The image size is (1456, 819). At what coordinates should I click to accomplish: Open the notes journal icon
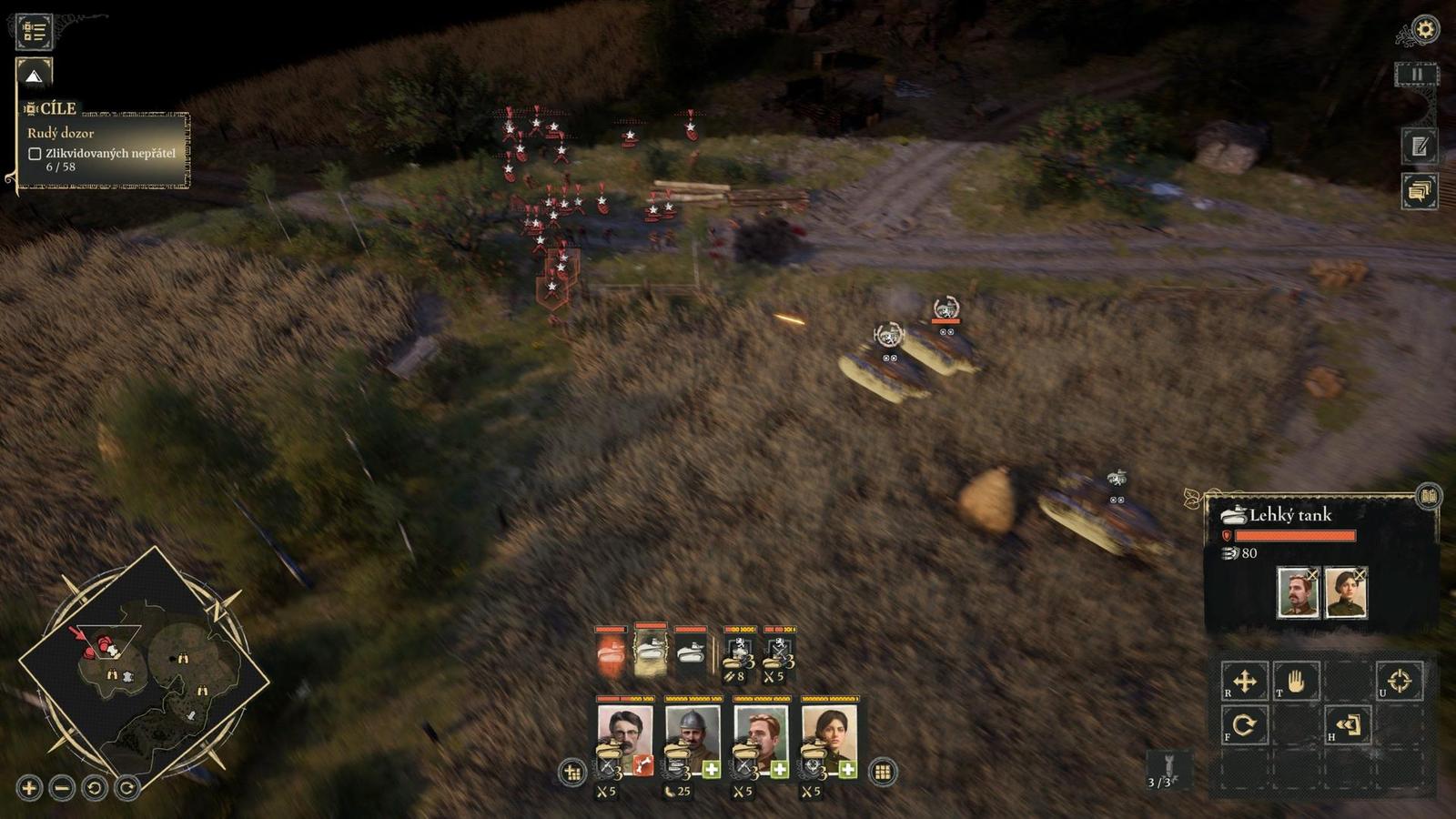[x=1419, y=147]
